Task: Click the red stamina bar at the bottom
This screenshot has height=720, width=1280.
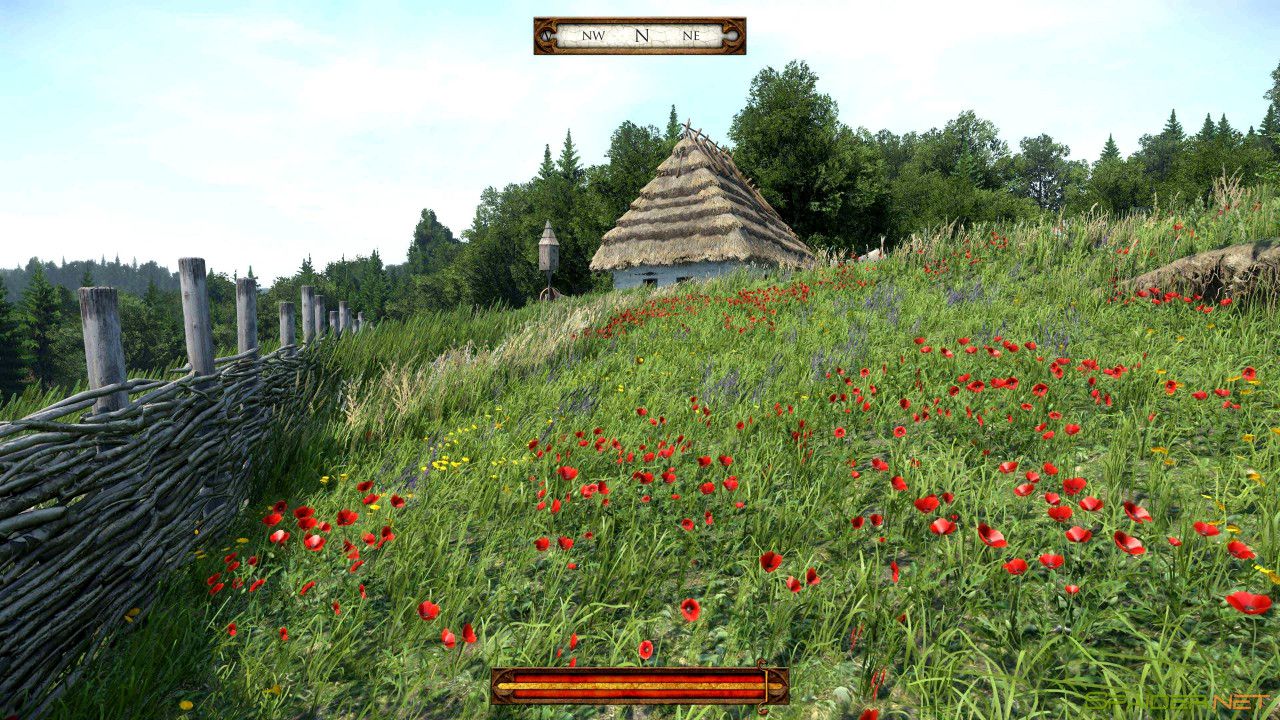Action: (x=640, y=676)
